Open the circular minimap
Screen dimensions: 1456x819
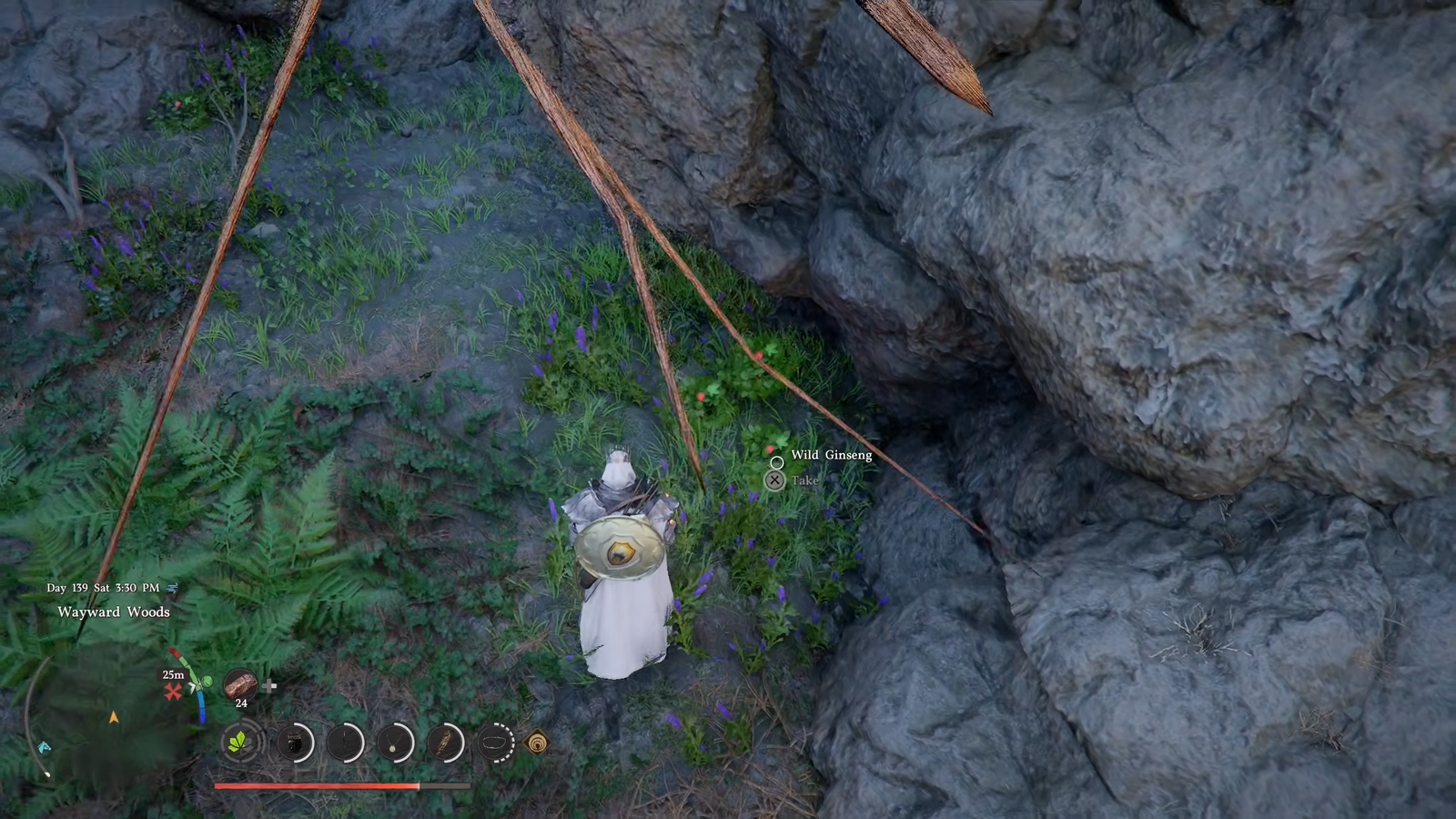tap(109, 719)
